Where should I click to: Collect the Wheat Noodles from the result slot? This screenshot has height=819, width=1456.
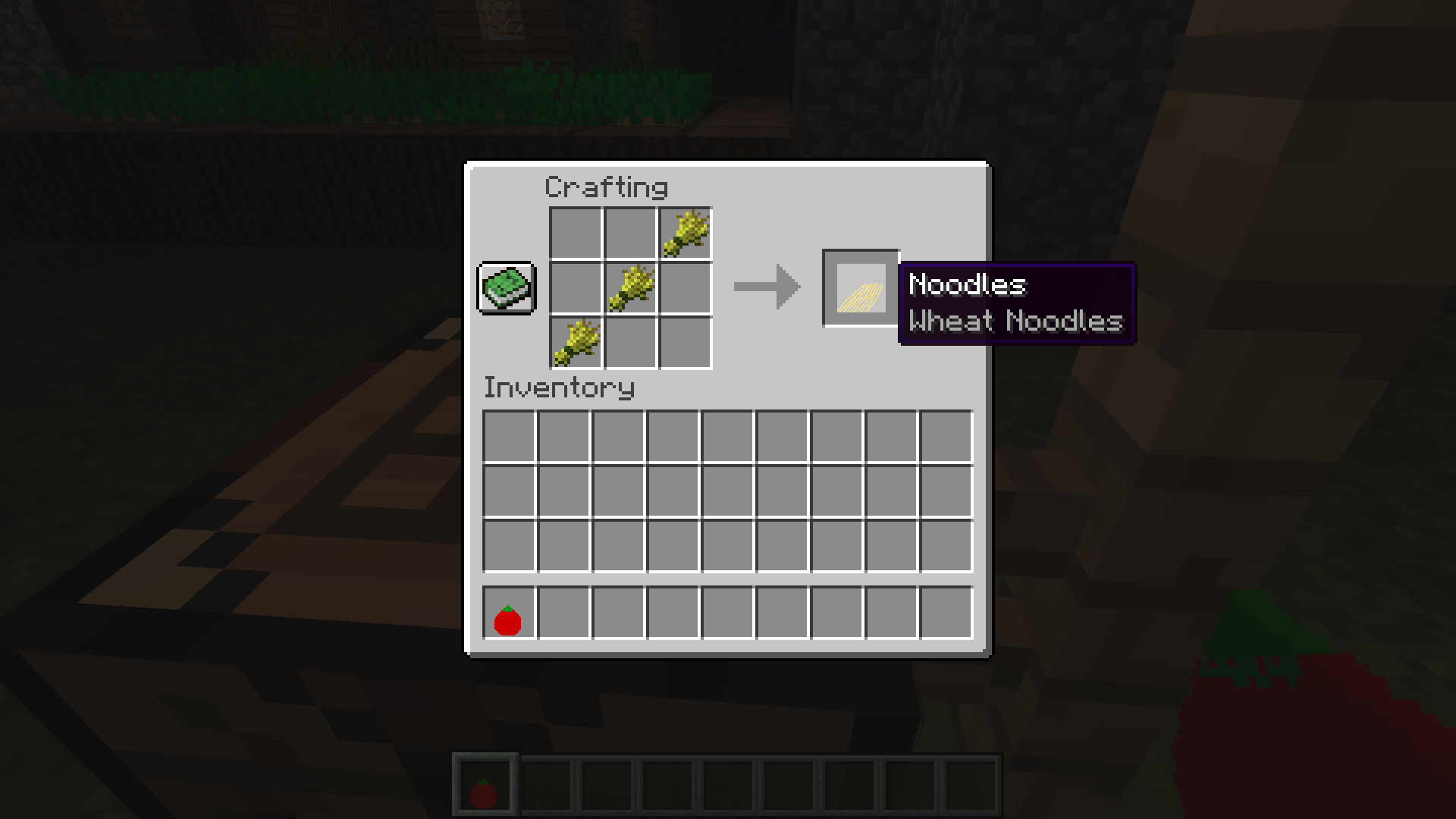point(861,288)
